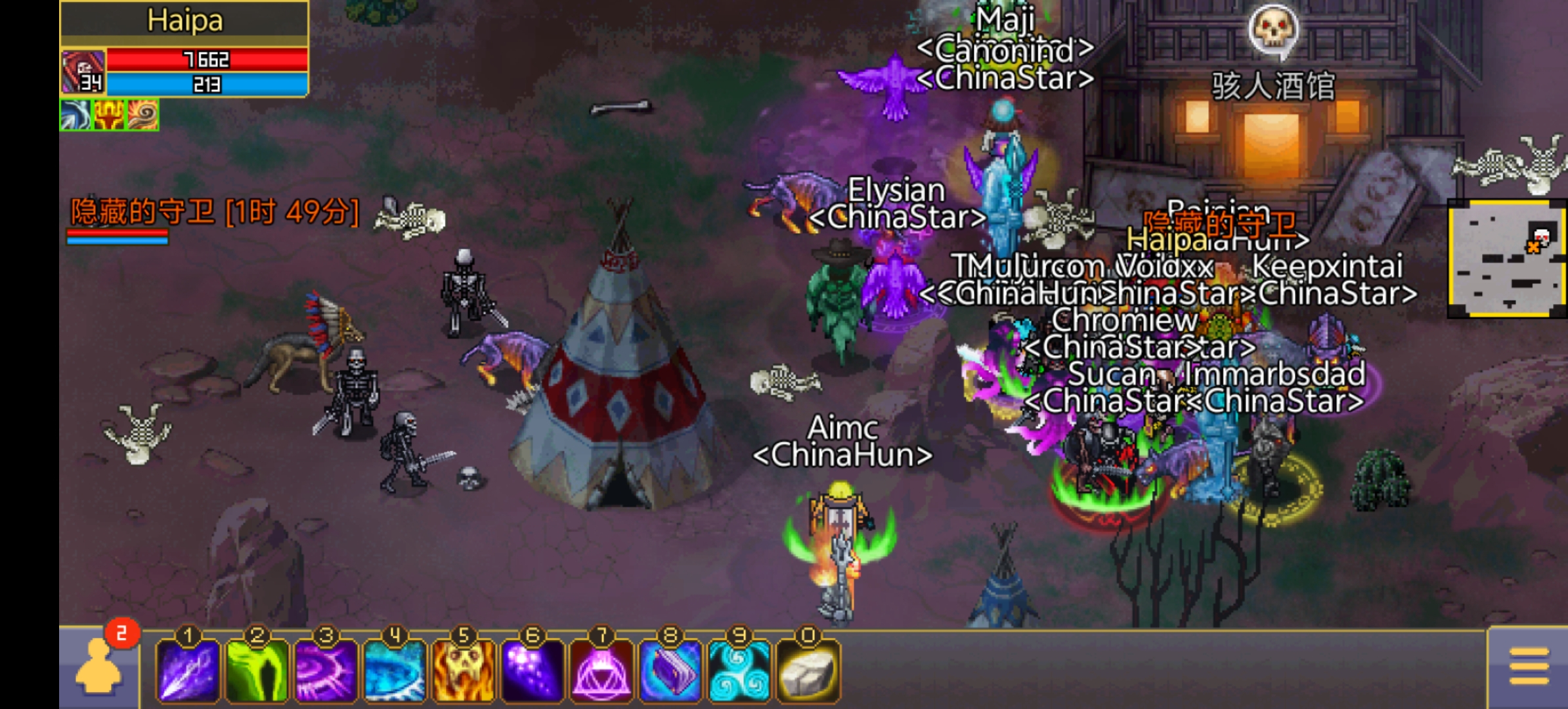View the fiery swirl buff icon
The image size is (1568, 709).
pyautogui.click(x=142, y=116)
